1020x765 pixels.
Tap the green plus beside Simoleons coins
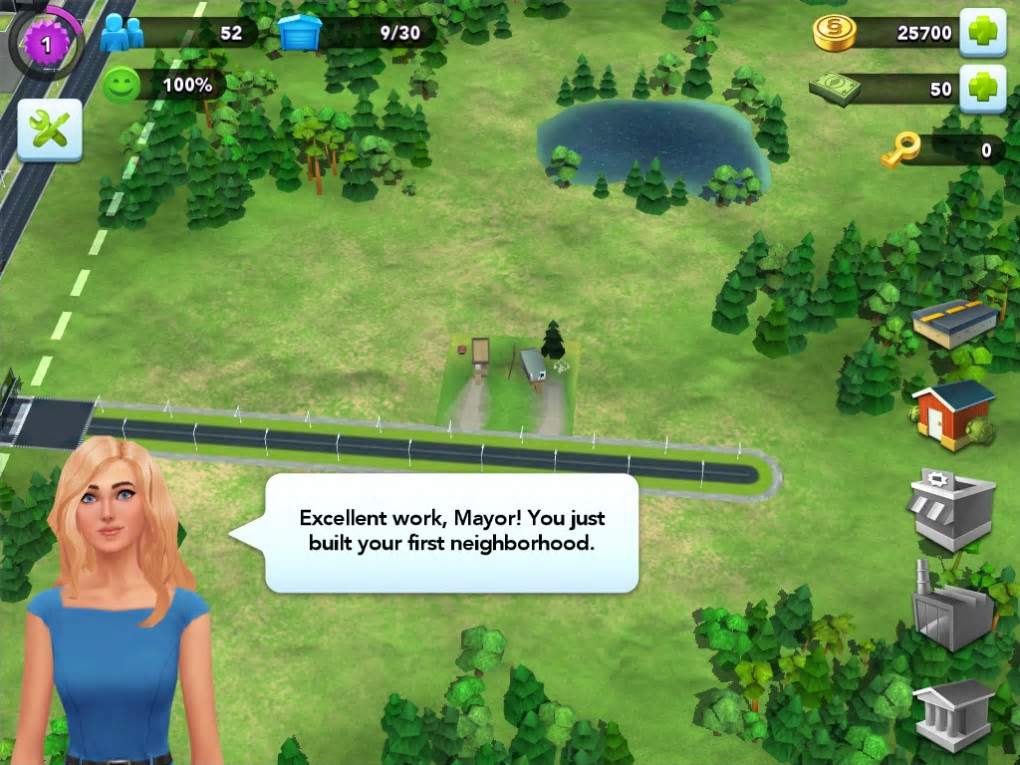(982, 33)
